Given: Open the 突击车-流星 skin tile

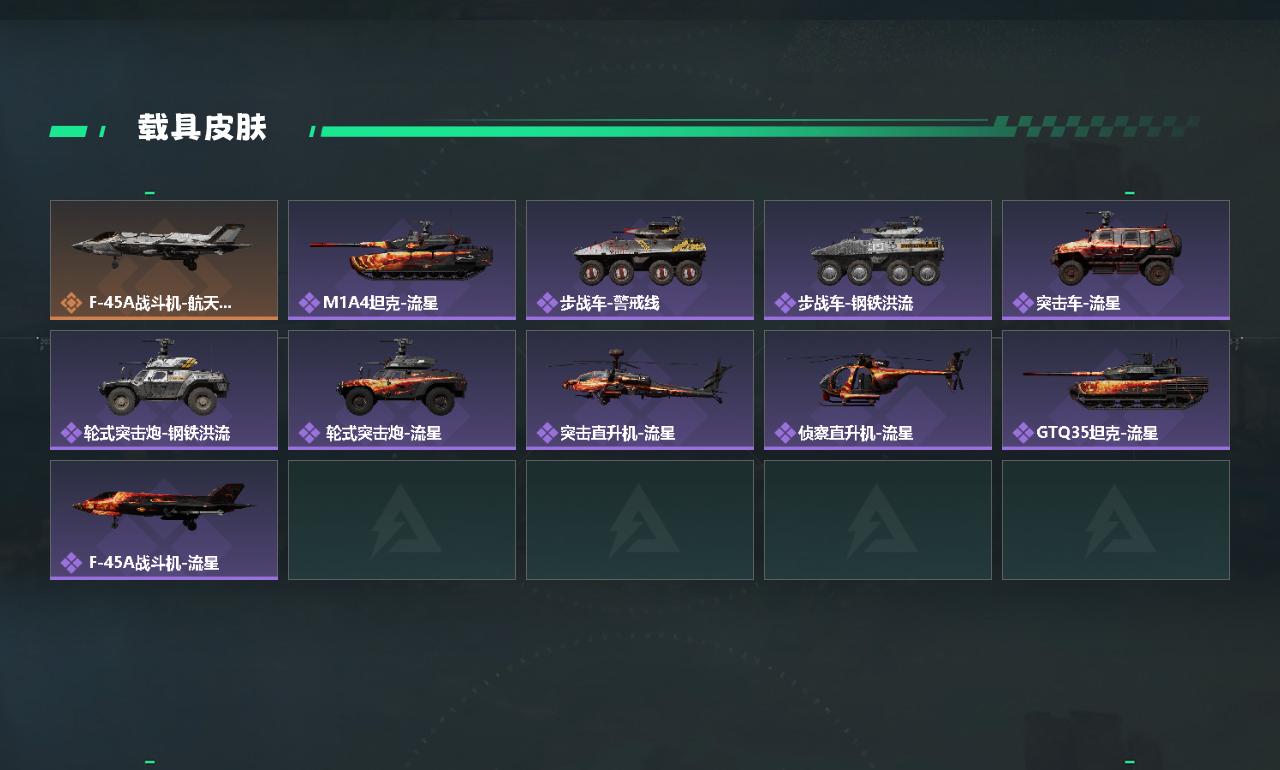Looking at the screenshot, I should click(x=1116, y=259).
